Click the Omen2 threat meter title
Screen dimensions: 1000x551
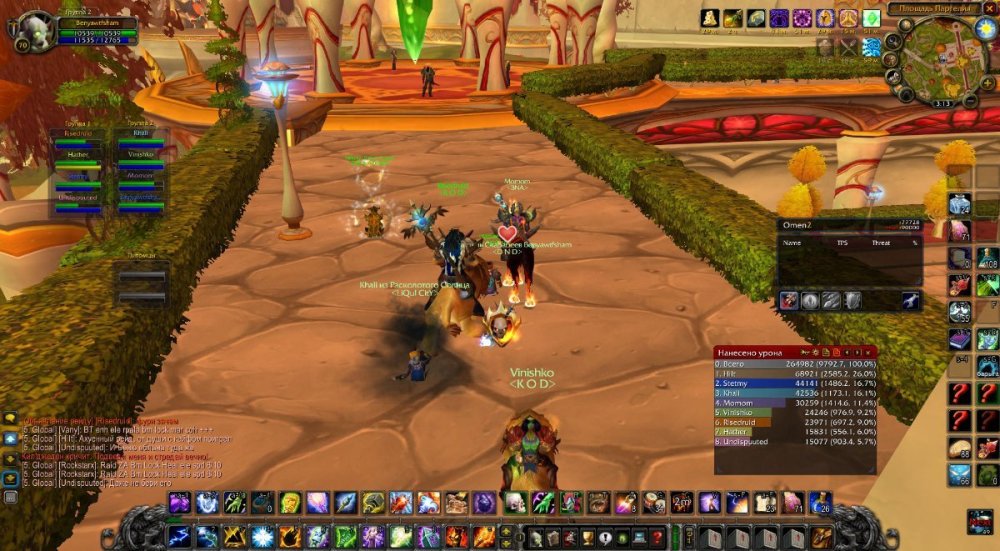click(x=797, y=225)
